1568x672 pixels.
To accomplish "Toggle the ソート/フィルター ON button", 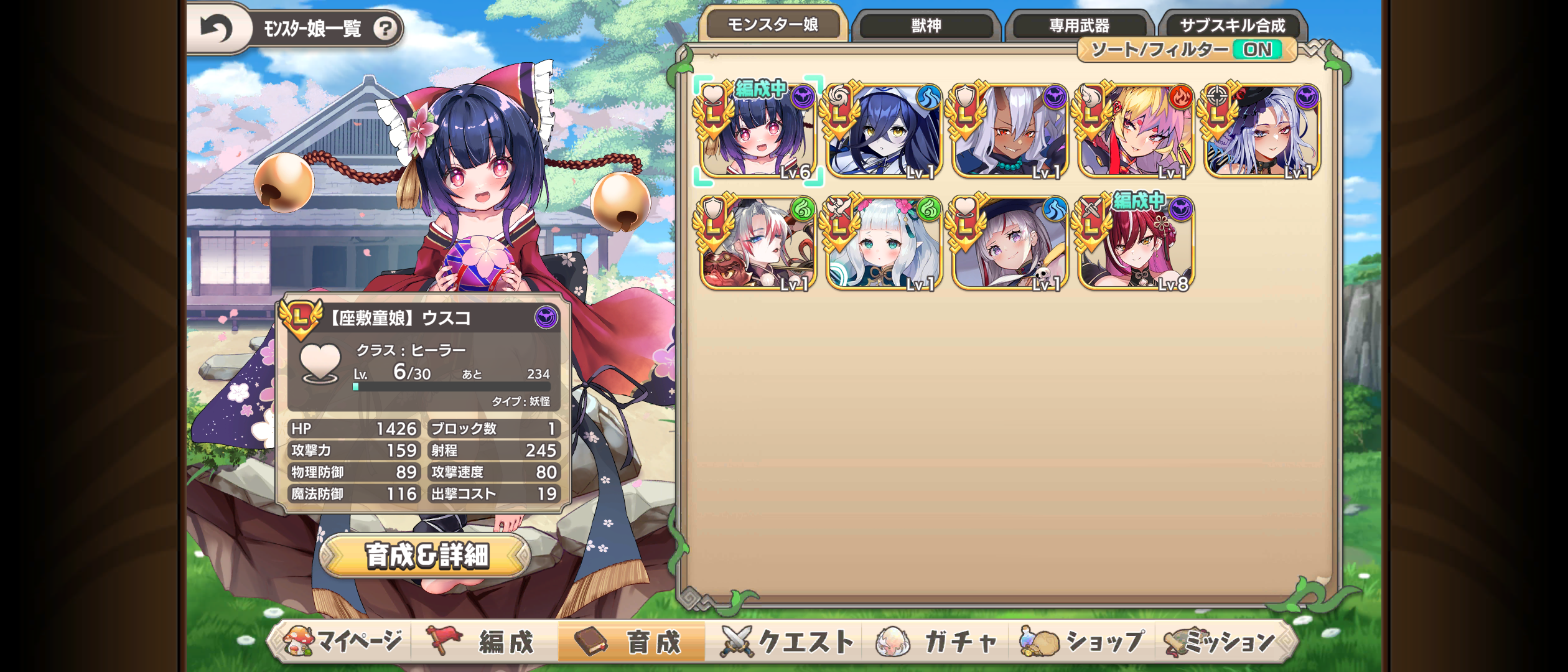I will pos(1187,50).
